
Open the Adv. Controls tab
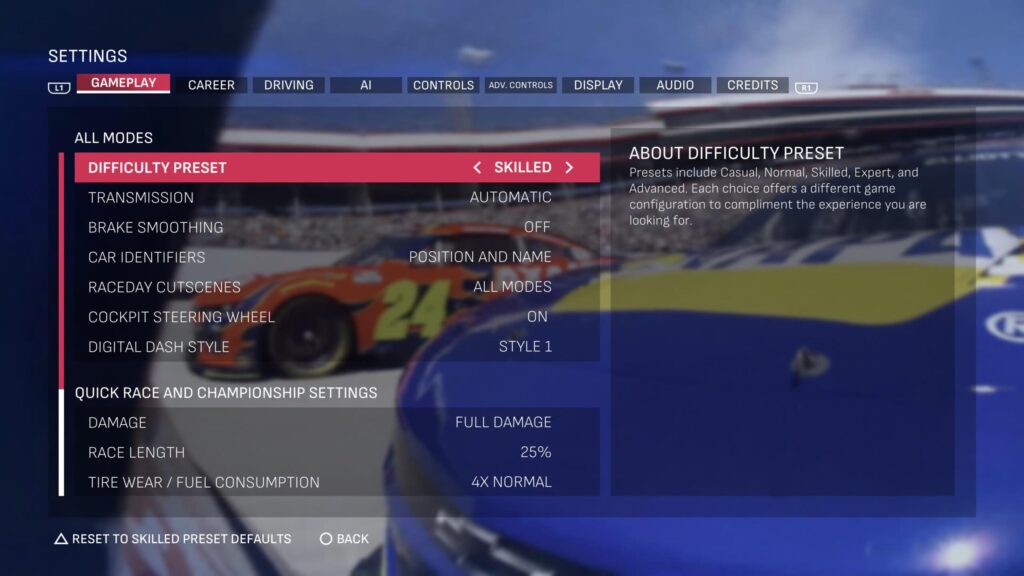tap(520, 85)
